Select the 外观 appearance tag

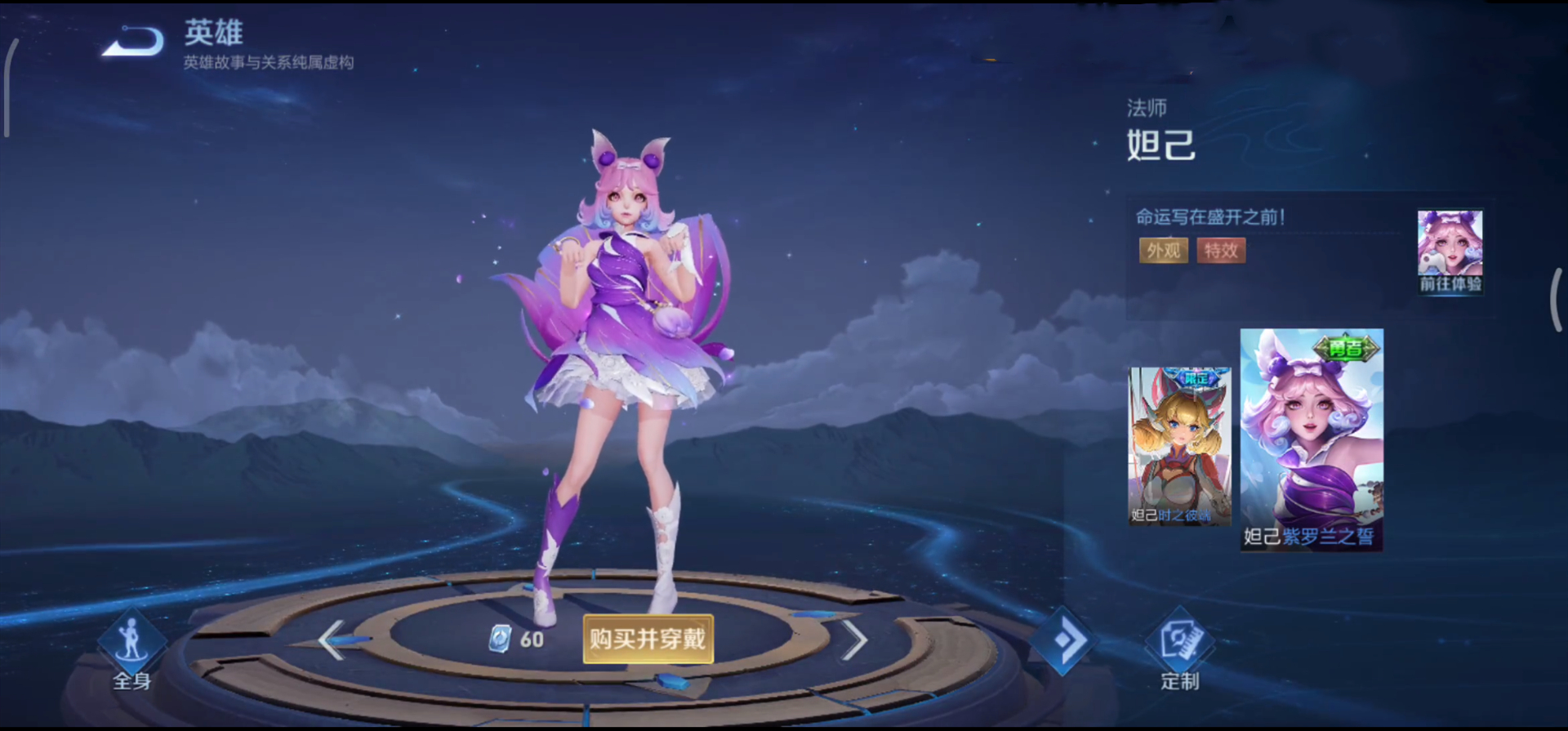(x=1163, y=251)
